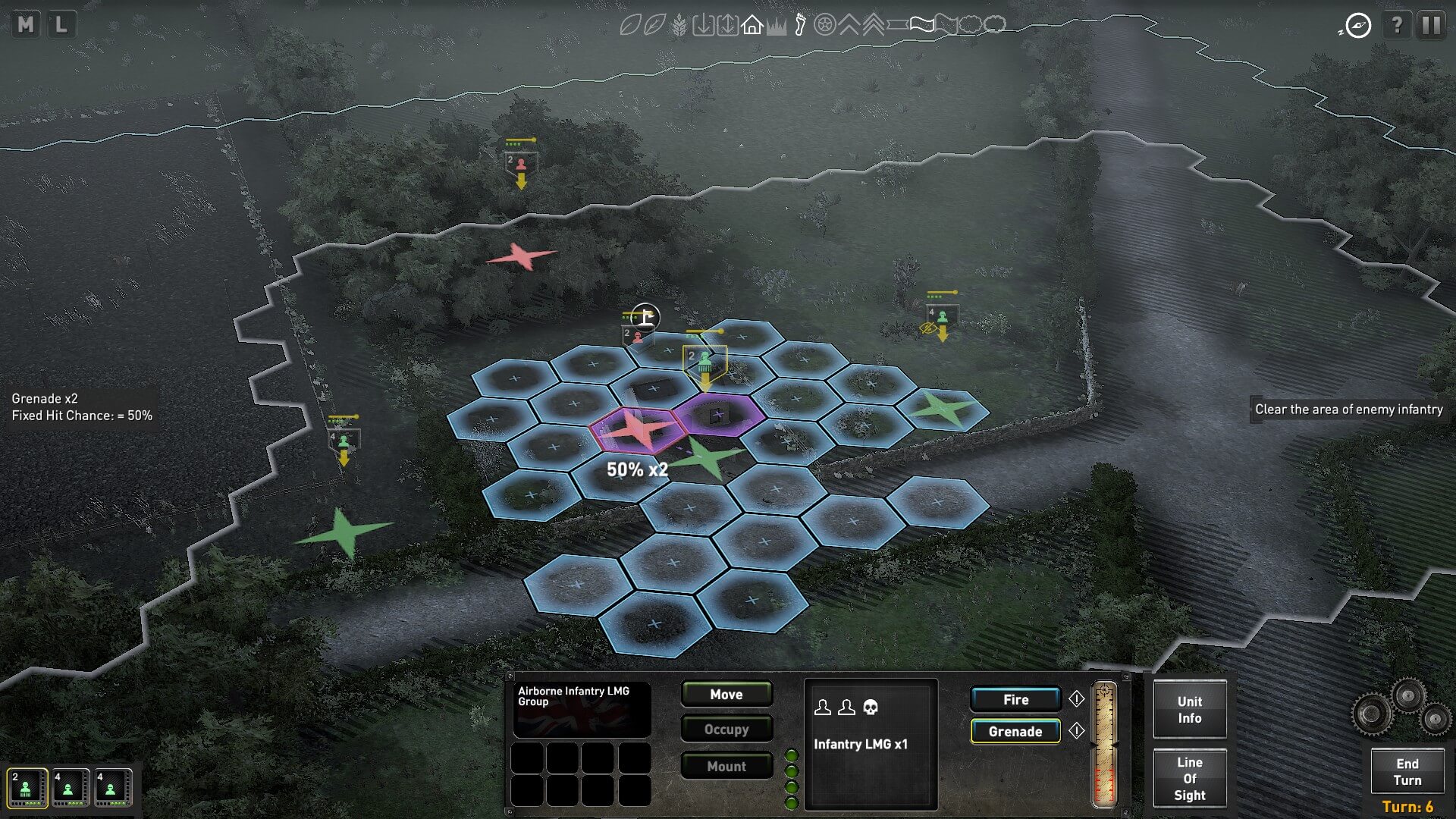Screen dimensions: 1456x819
Task: Target the pink-highlighted hex with grenade
Action: click(x=639, y=429)
